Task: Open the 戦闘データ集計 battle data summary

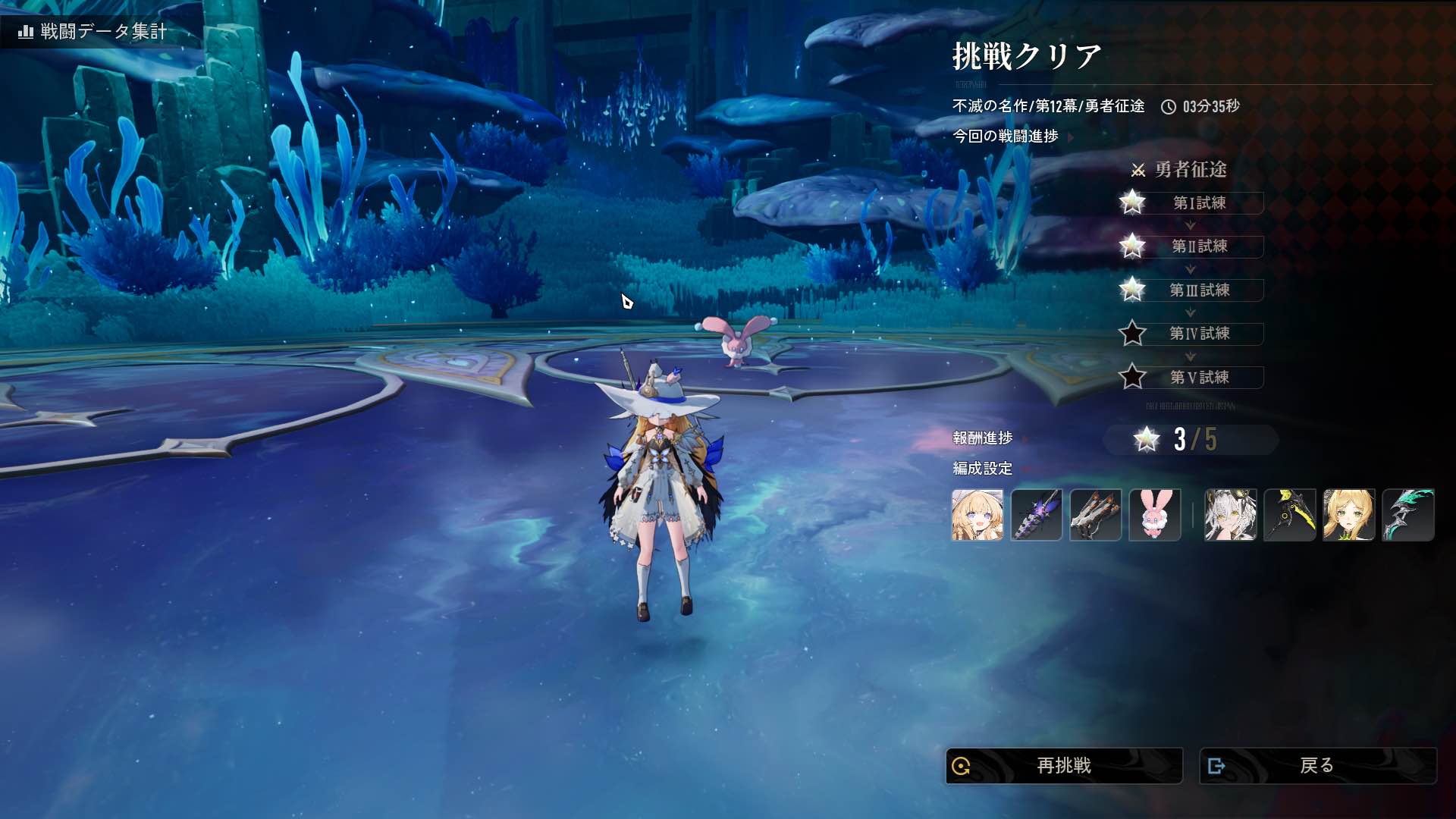Action: click(94, 31)
